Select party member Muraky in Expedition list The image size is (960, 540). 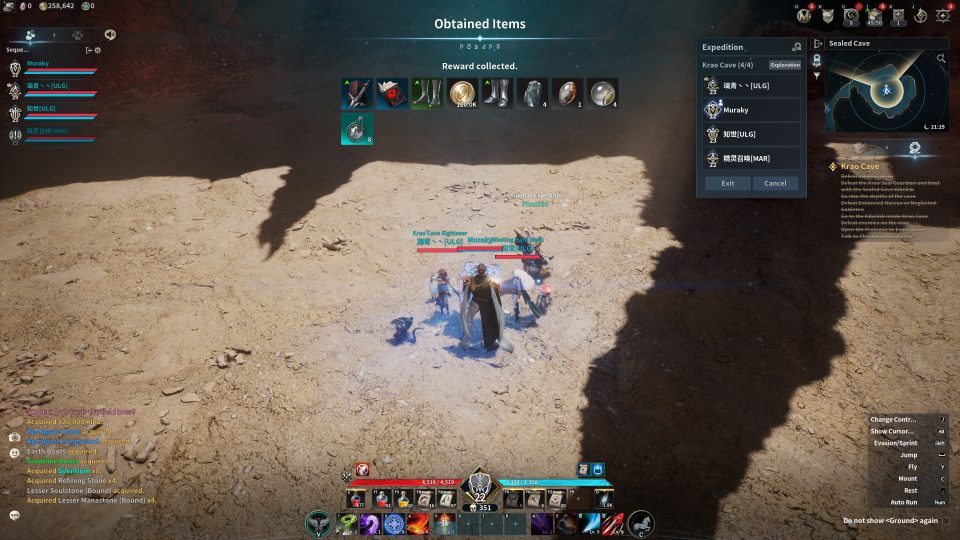tap(751, 110)
